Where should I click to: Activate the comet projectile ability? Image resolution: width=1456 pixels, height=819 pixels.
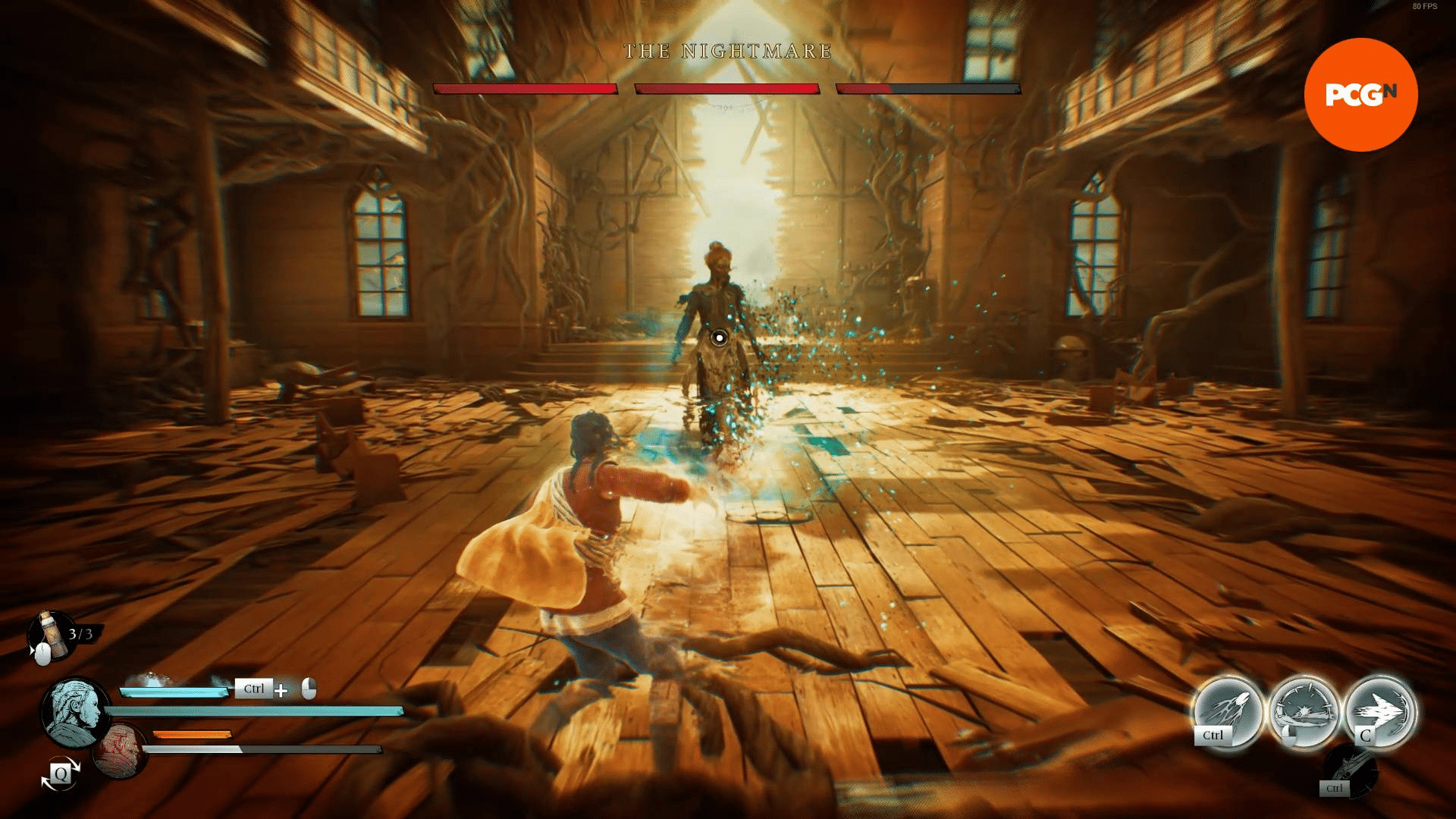[x=1228, y=711]
